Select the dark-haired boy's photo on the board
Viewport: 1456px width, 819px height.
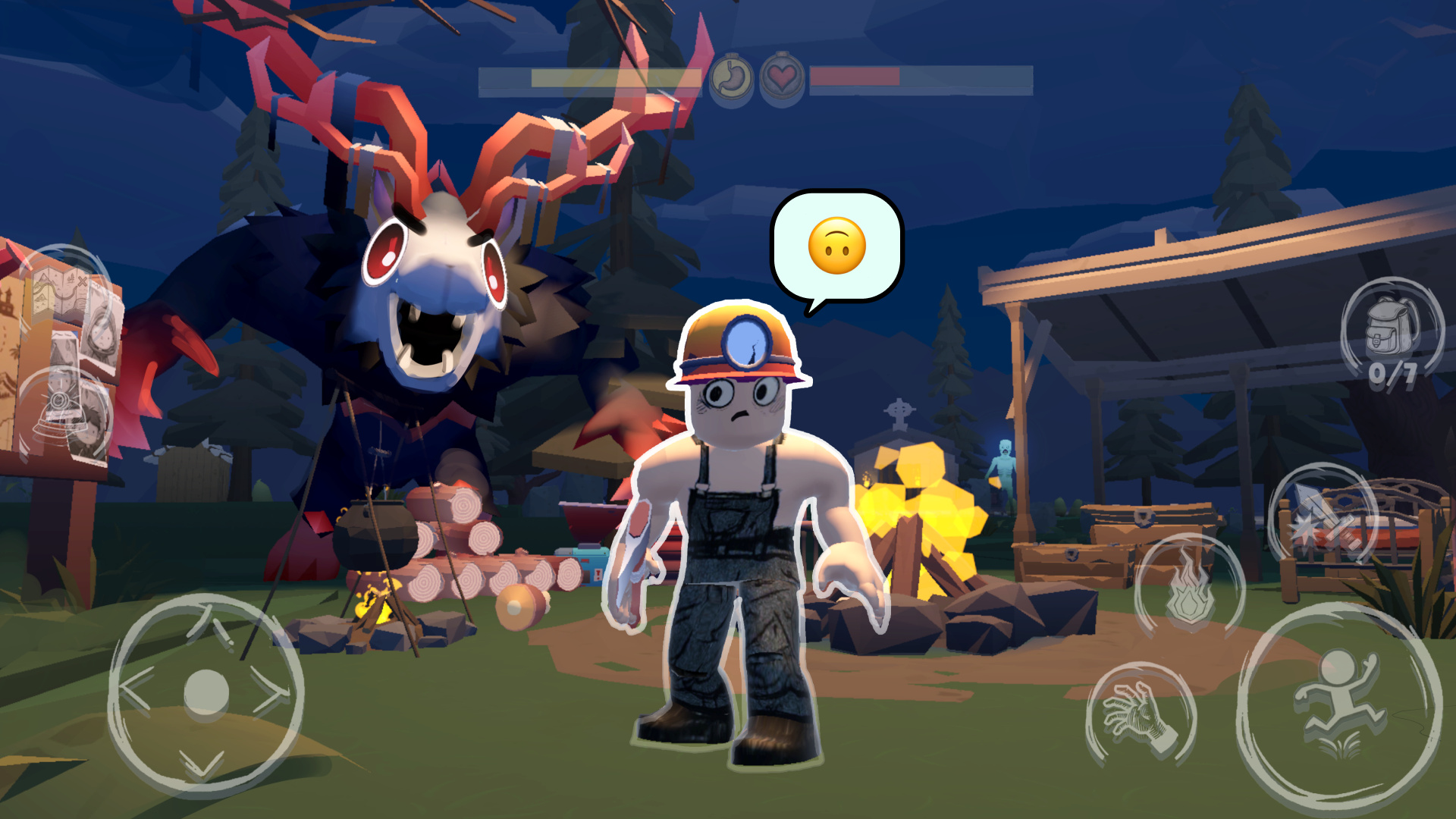click(x=91, y=424)
